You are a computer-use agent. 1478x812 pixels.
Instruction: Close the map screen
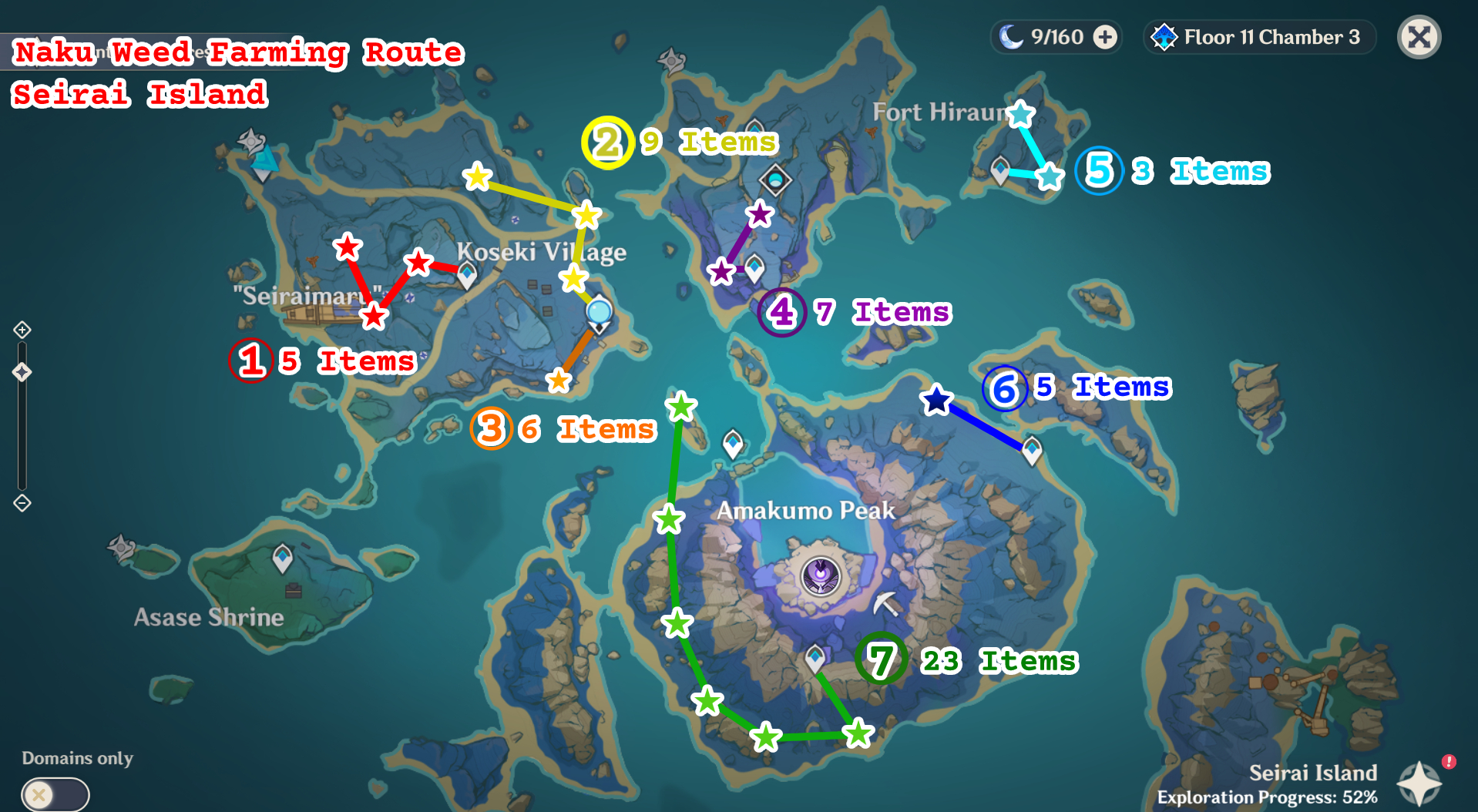[x=1419, y=36]
